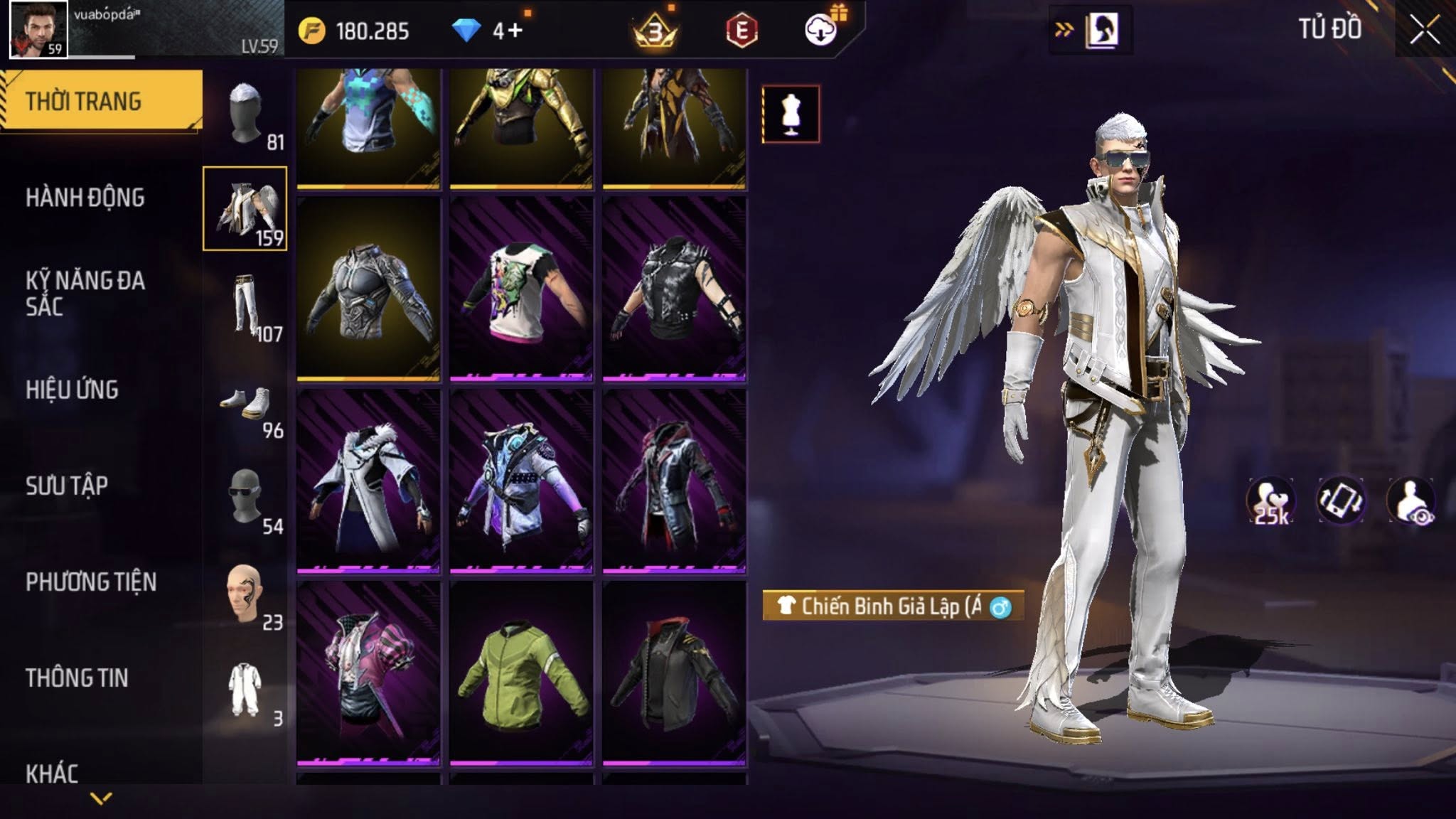The width and height of the screenshot is (1456, 819).
Task: Select the Kỹ Năng Đa Sắc tab
Action: [x=85, y=293]
